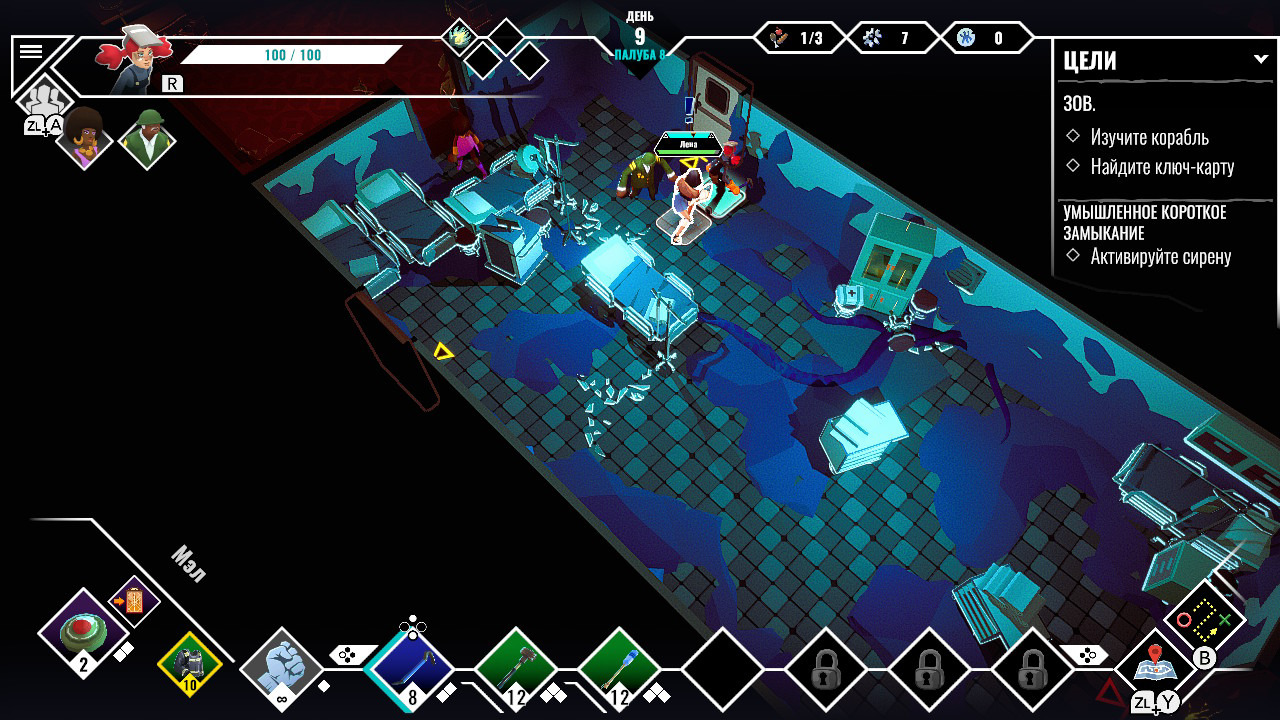This screenshot has width=1280, height=720.
Task: Select the blue crowbar weapon slot
Action: (410, 669)
